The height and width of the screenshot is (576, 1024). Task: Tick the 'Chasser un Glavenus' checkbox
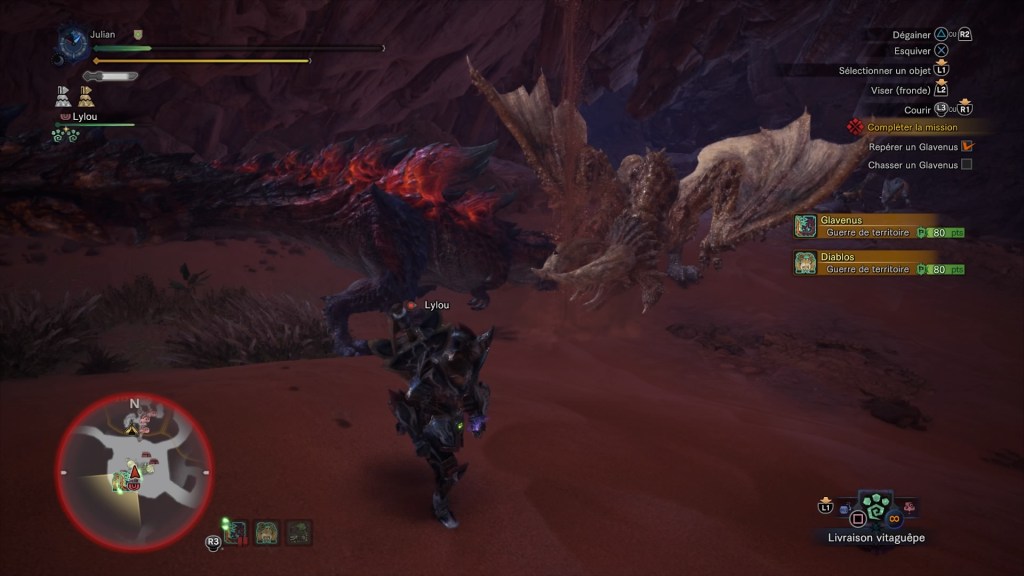click(x=966, y=164)
